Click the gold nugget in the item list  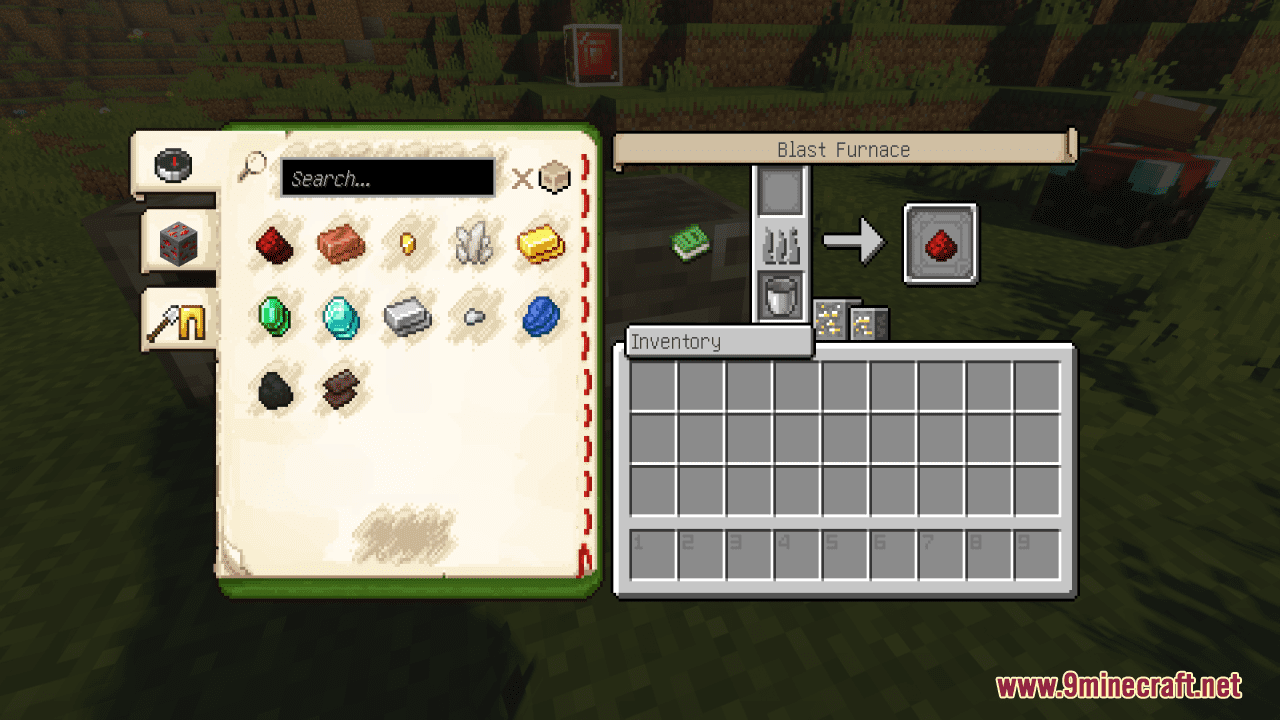(408, 243)
